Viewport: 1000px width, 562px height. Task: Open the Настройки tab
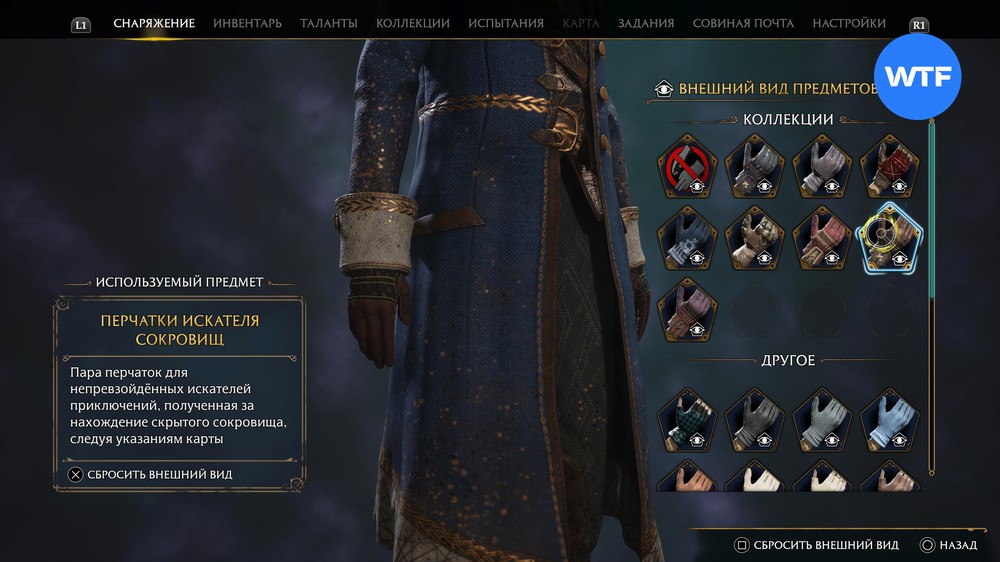tap(848, 23)
